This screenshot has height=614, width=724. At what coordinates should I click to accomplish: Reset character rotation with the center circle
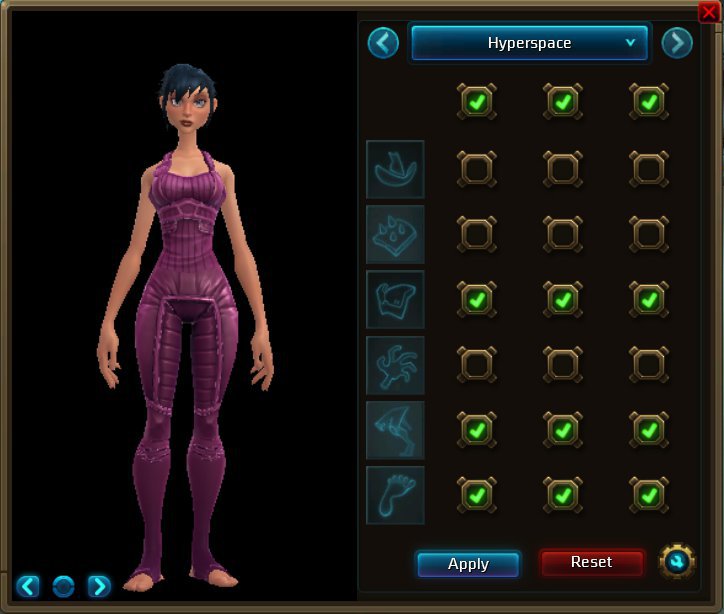tap(63, 586)
